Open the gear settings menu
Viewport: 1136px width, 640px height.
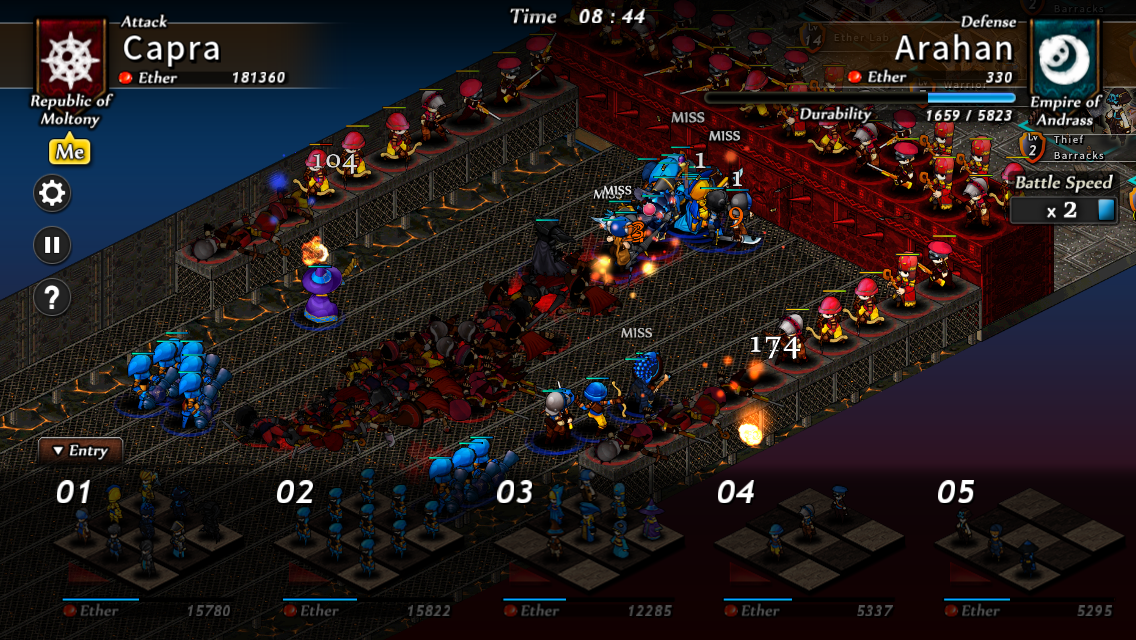pos(52,192)
